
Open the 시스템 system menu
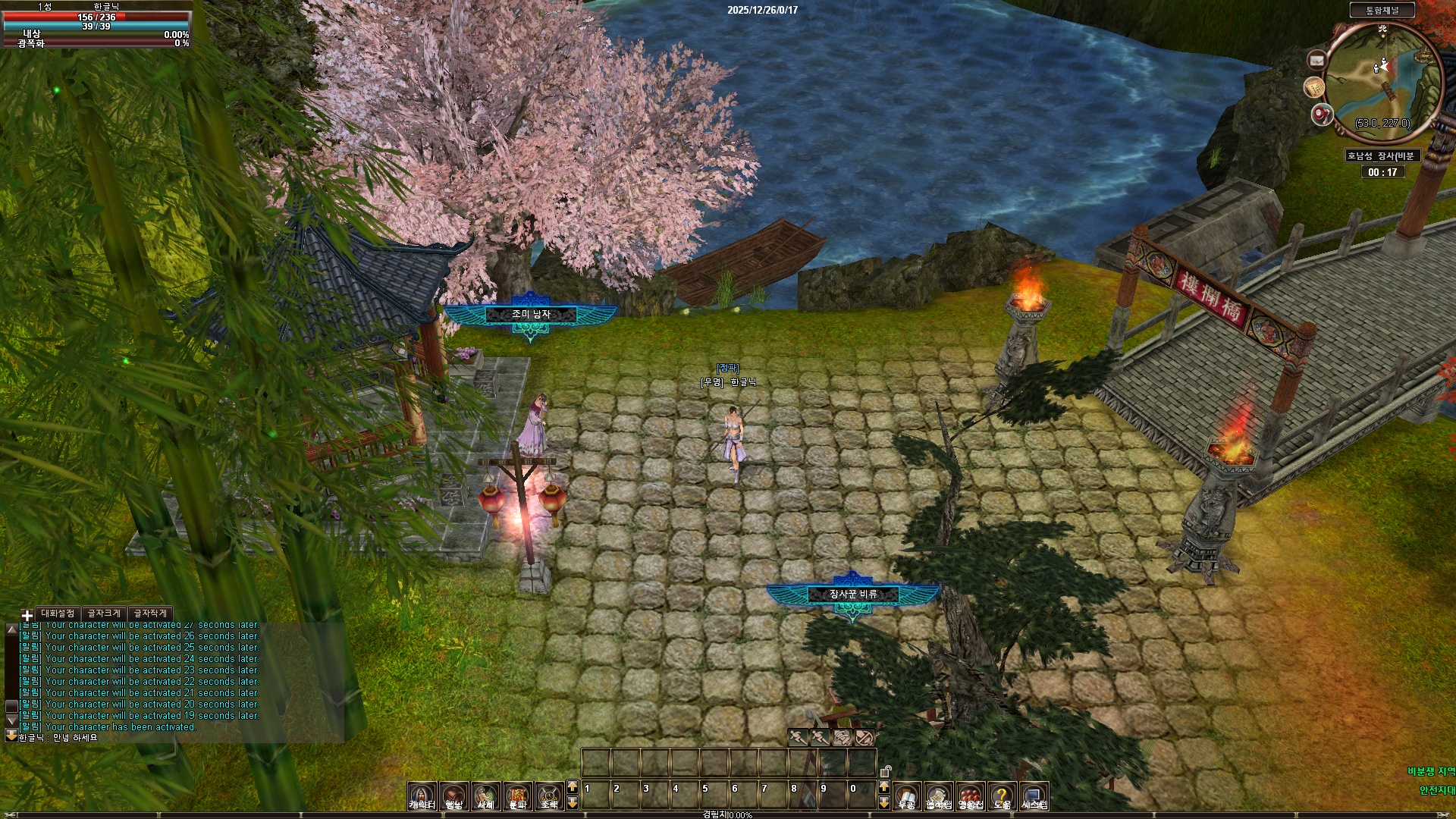(1034, 795)
